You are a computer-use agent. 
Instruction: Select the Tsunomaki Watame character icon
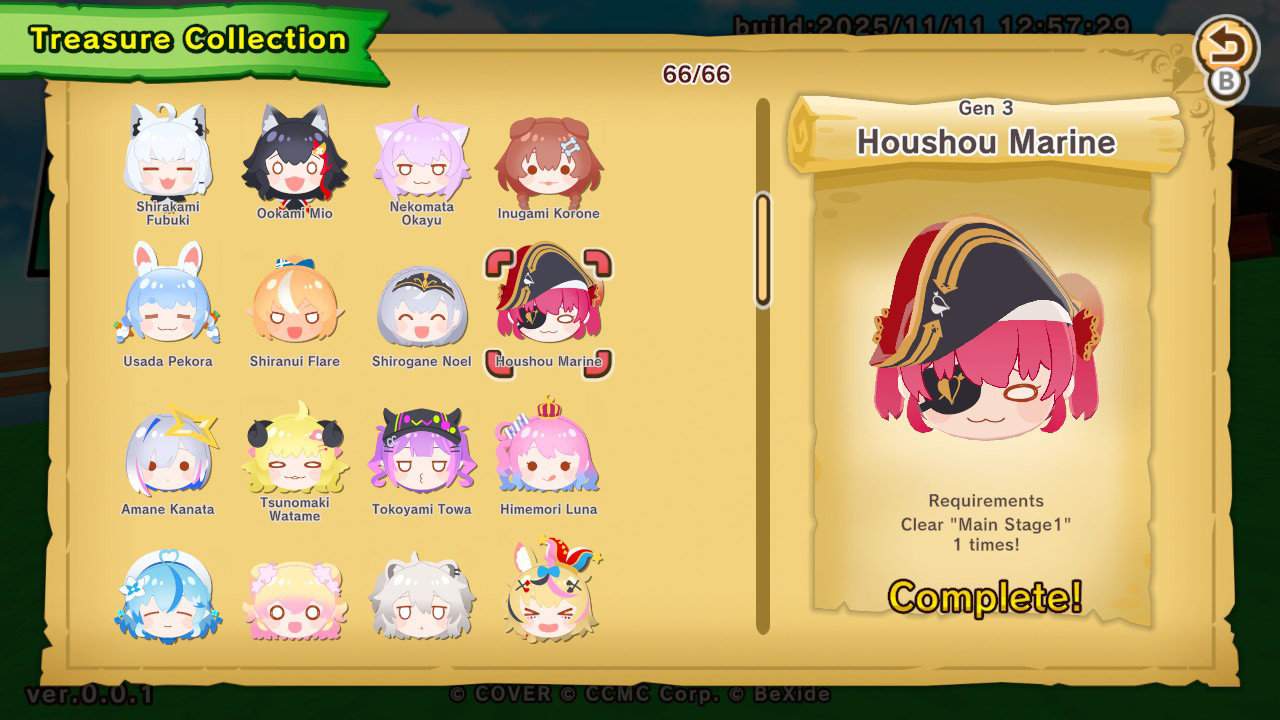[x=294, y=452]
